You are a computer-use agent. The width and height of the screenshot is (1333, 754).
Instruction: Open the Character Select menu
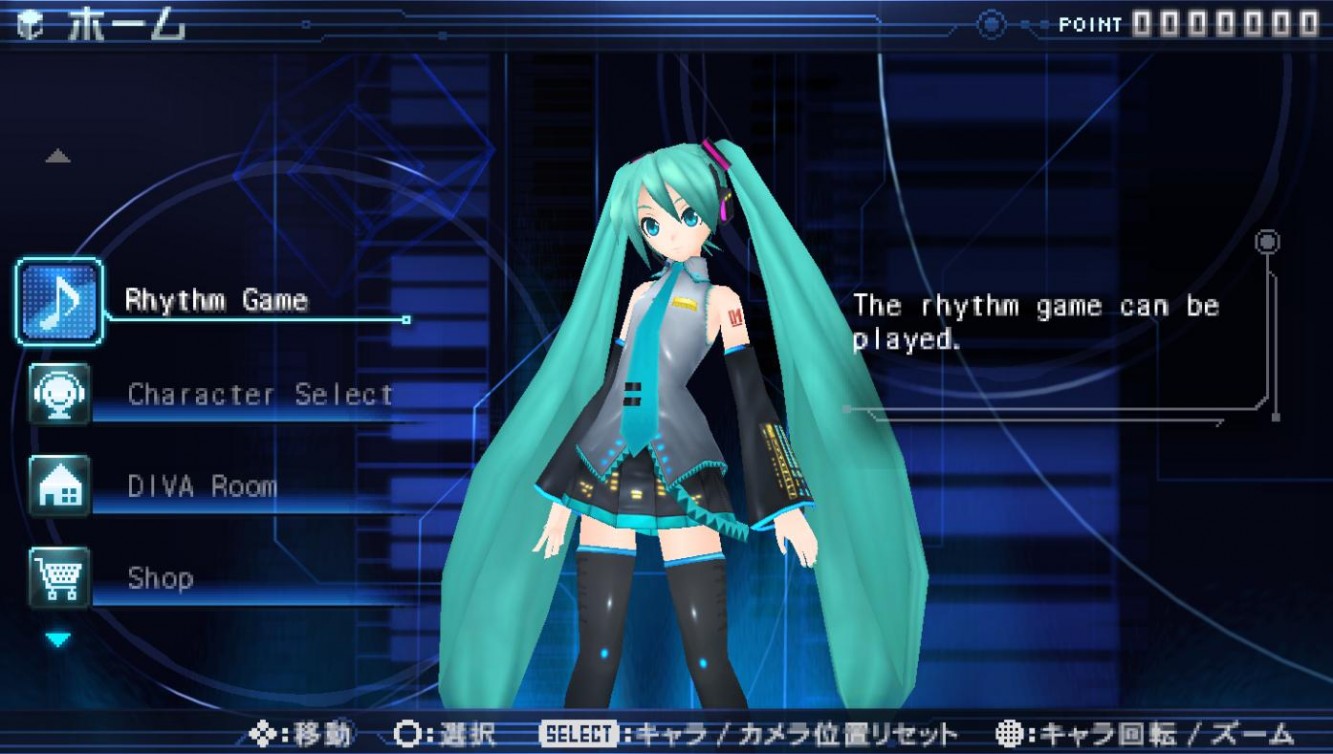[x=260, y=394]
